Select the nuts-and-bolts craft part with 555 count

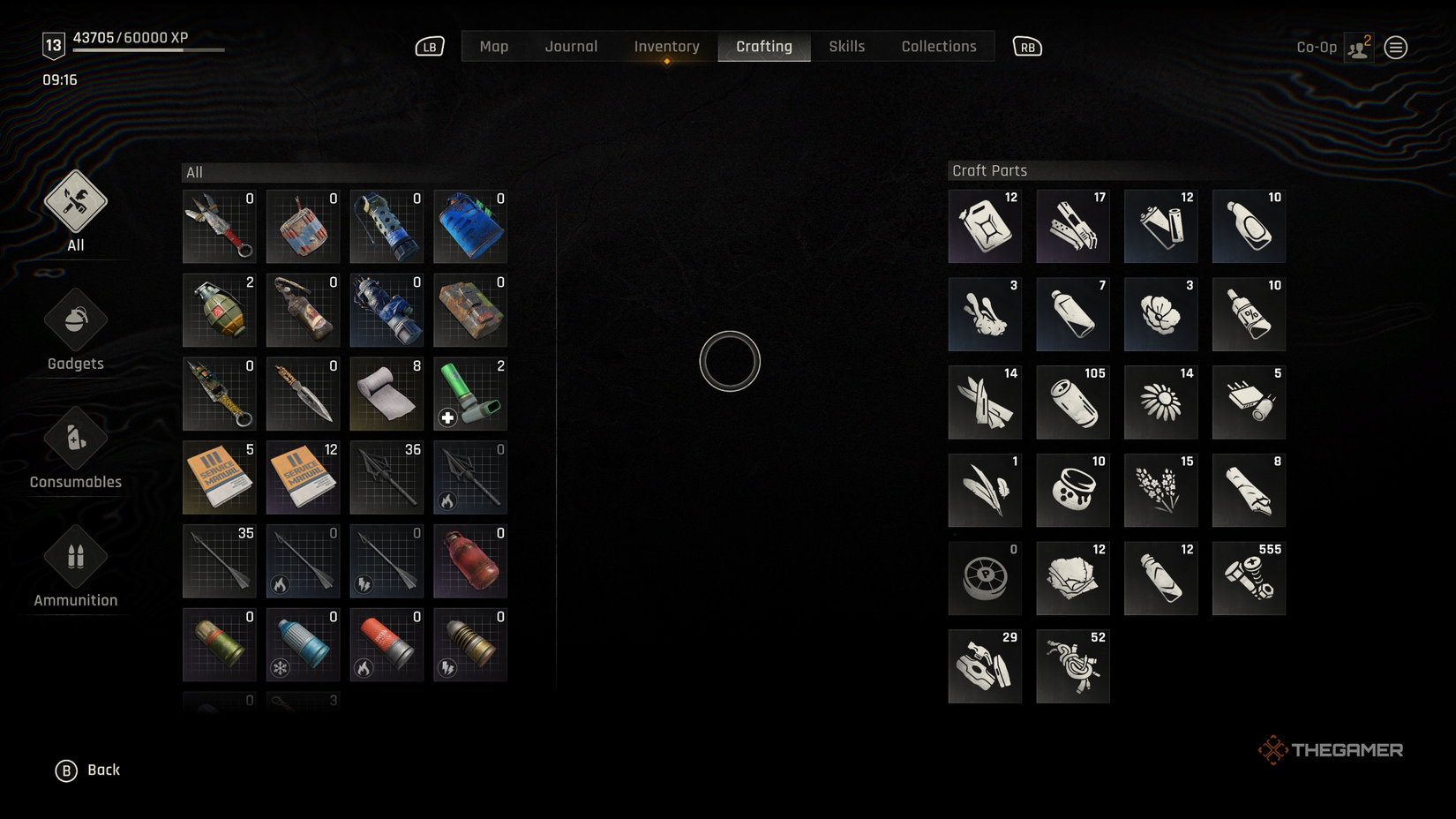pos(1249,578)
